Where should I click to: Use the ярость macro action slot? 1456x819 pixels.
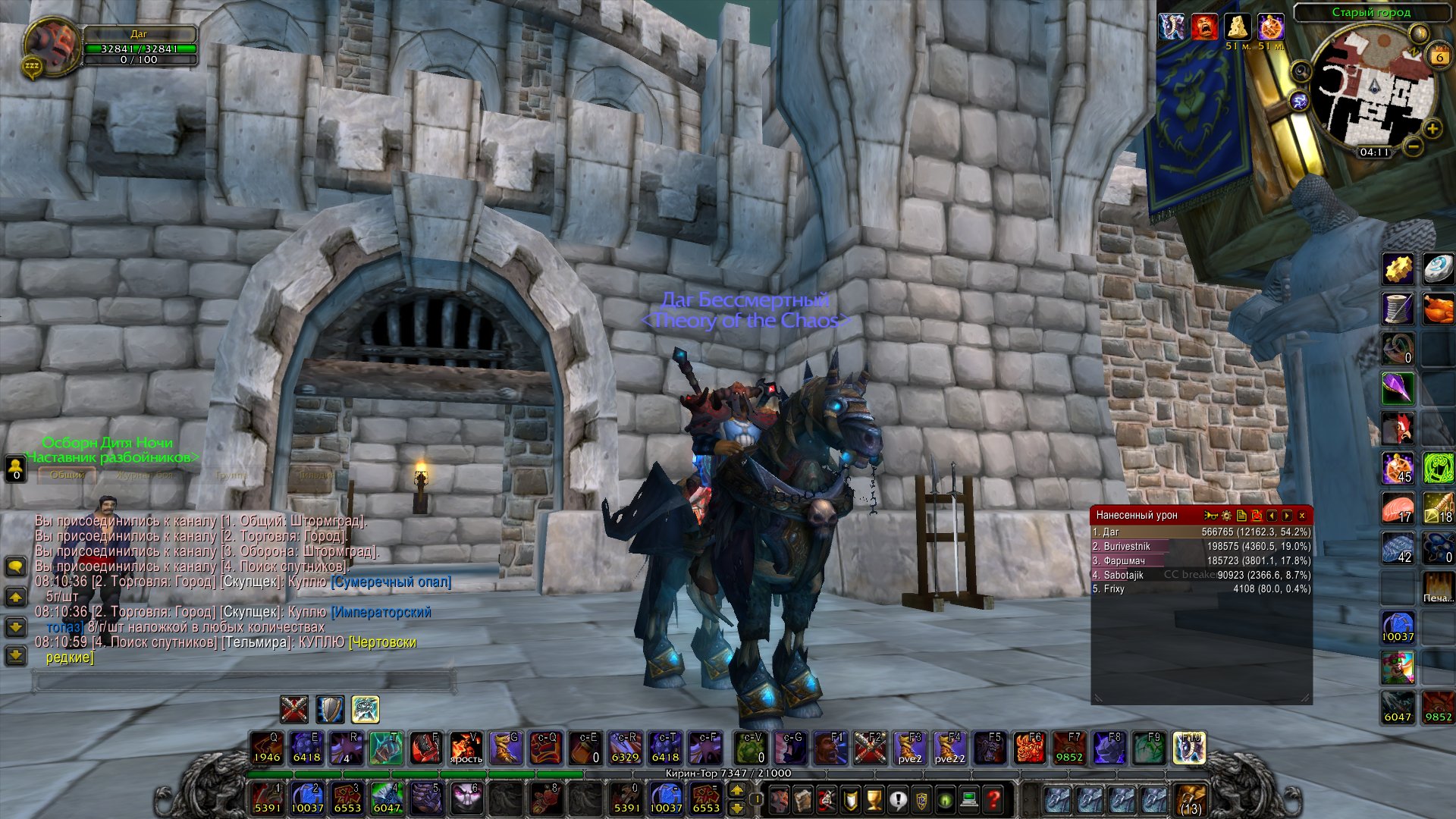(466, 748)
